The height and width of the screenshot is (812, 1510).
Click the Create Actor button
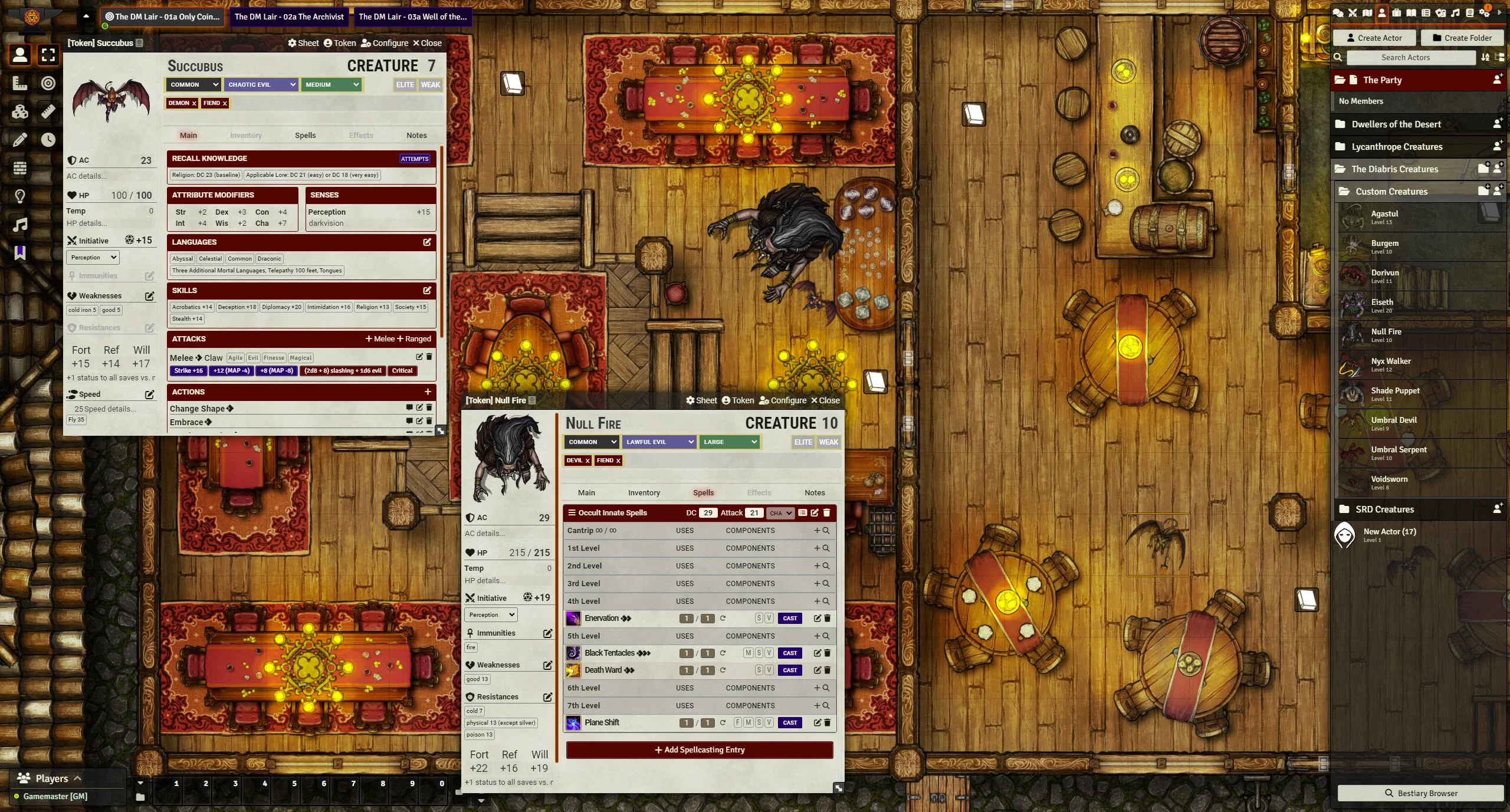pyautogui.click(x=1374, y=38)
